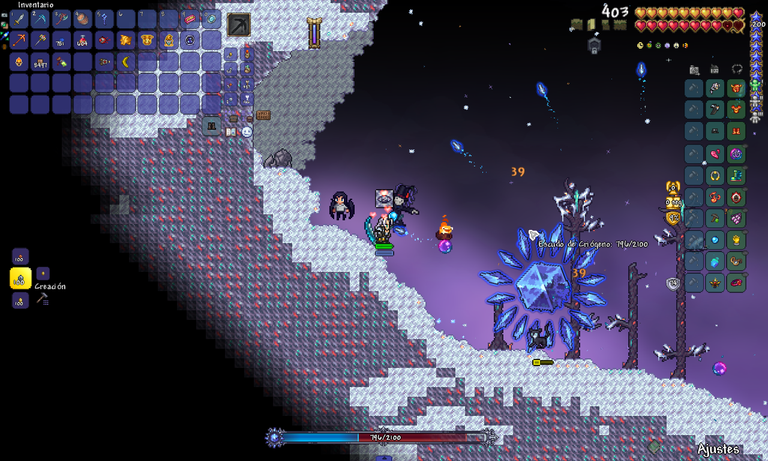The height and width of the screenshot is (461, 768).
Task: Click the pickaxe cursor item slot
Action: click(x=239, y=24)
